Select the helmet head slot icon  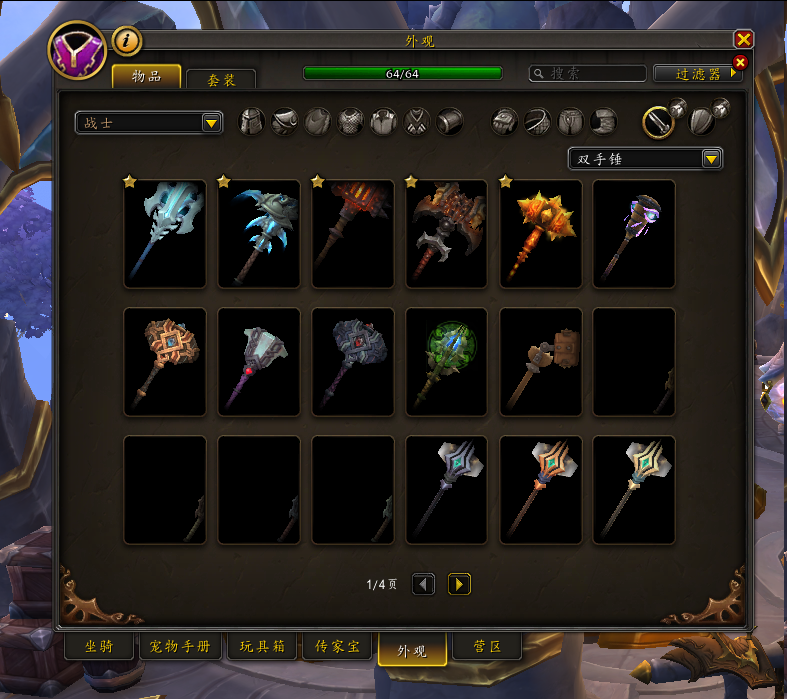[252, 122]
